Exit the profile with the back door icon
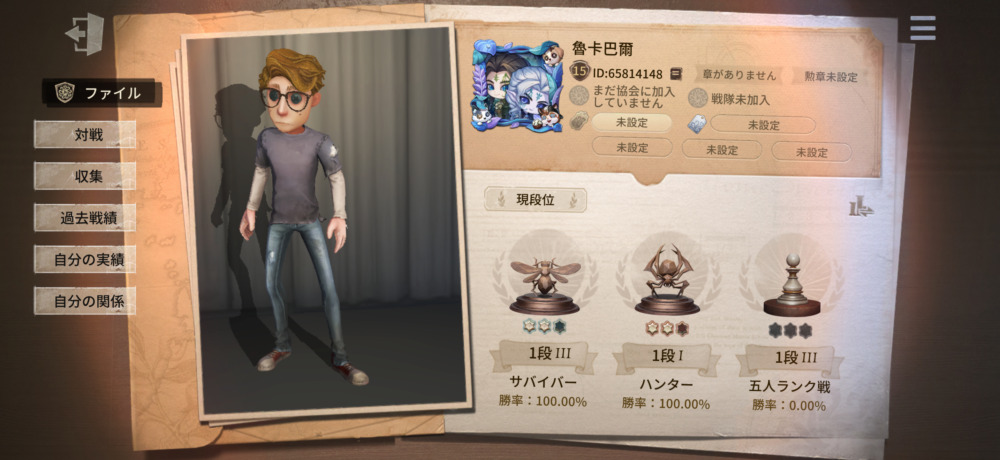The height and width of the screenshot is (460, 1000). pyautogui.click(x=85, y=34)
